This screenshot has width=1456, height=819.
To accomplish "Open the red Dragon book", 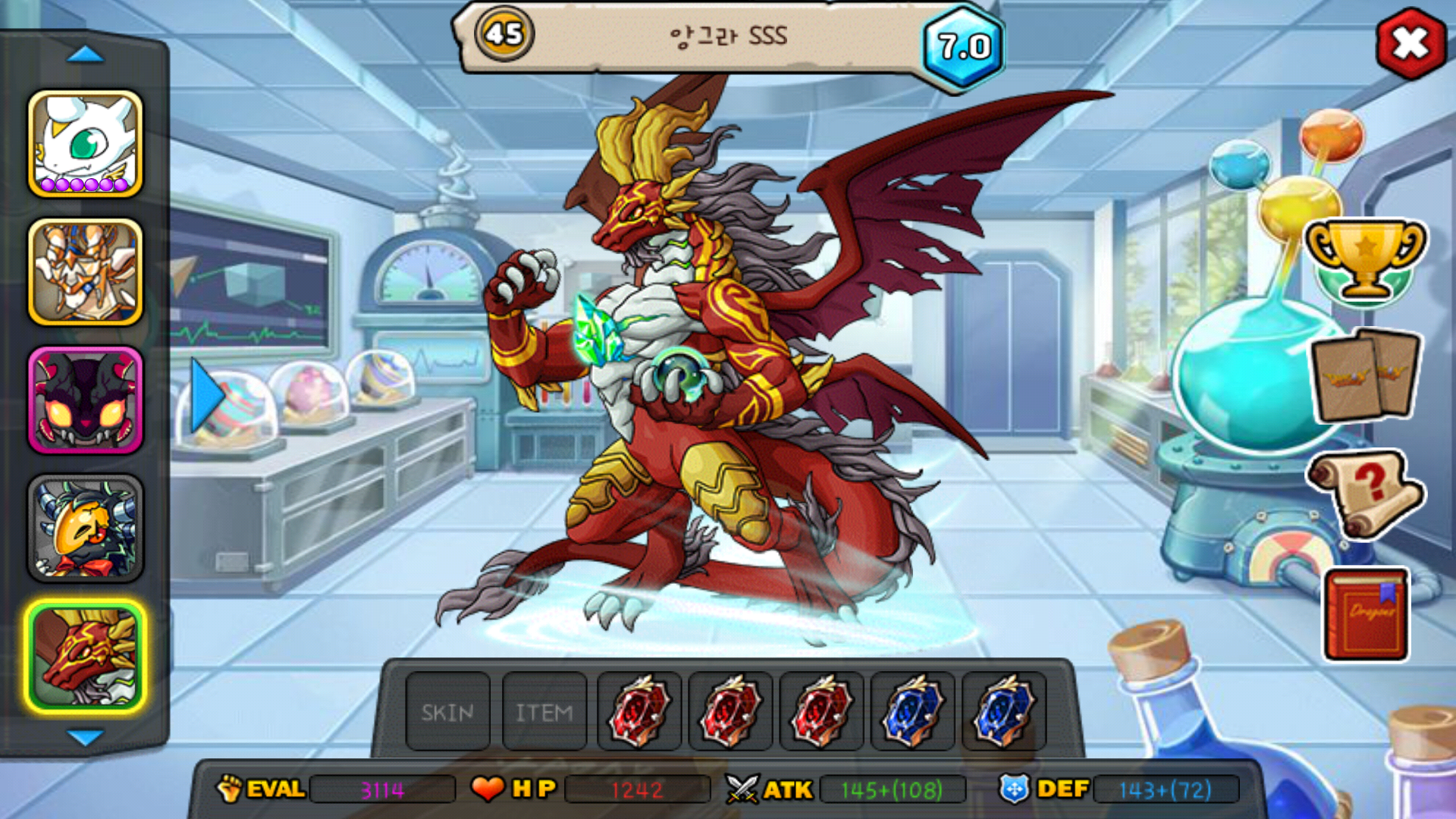I will [x=1367, y=616].
